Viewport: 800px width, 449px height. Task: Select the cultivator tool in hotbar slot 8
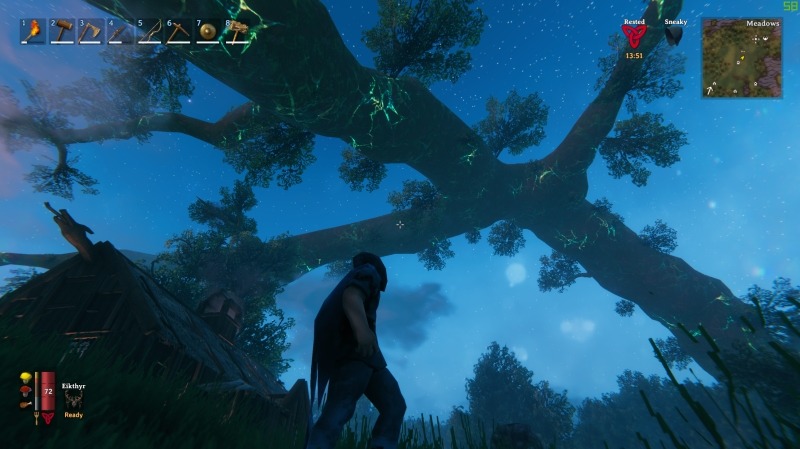(x=237, y=31)
